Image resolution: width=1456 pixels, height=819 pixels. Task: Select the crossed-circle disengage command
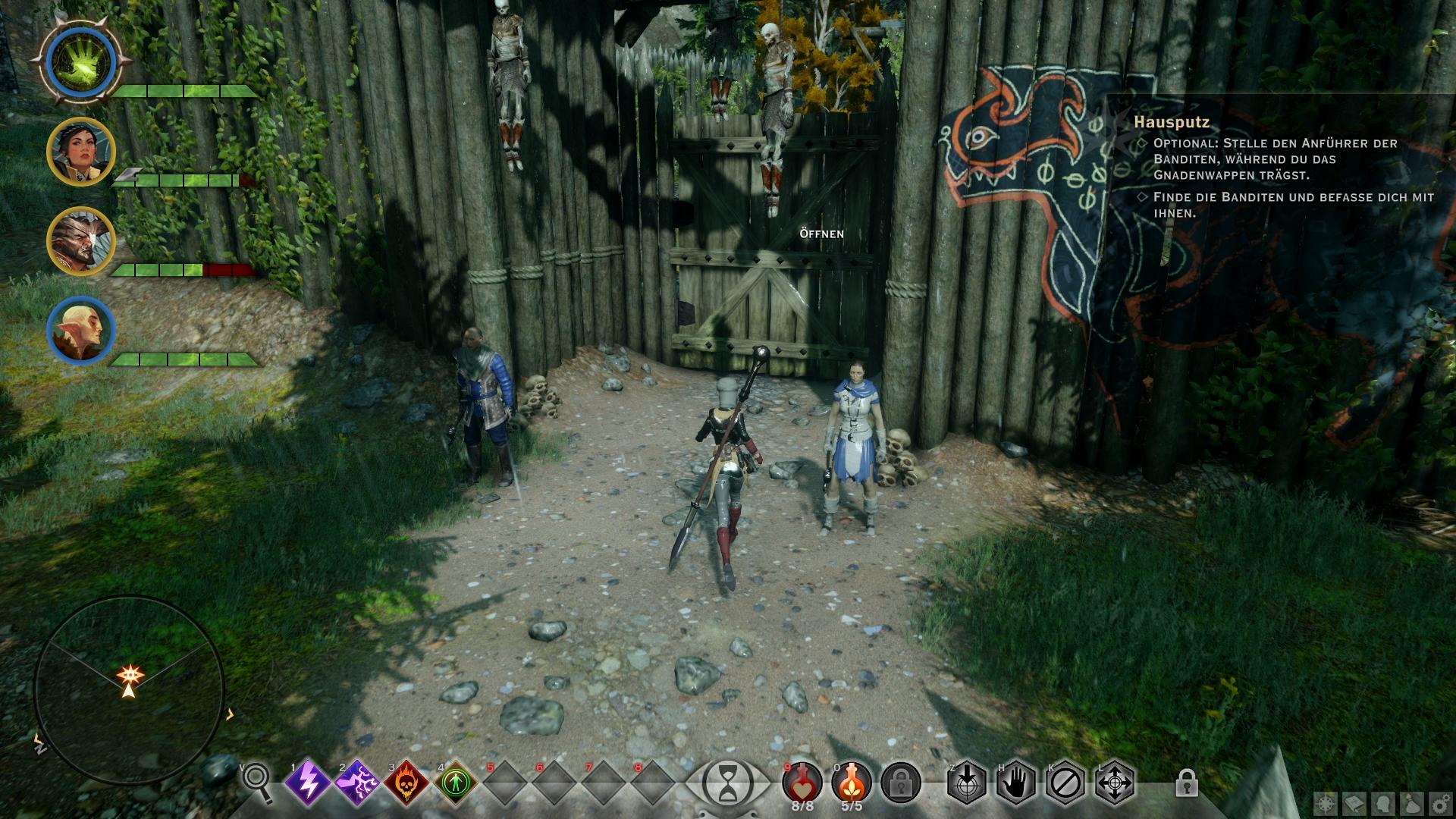coord(1065,781)
